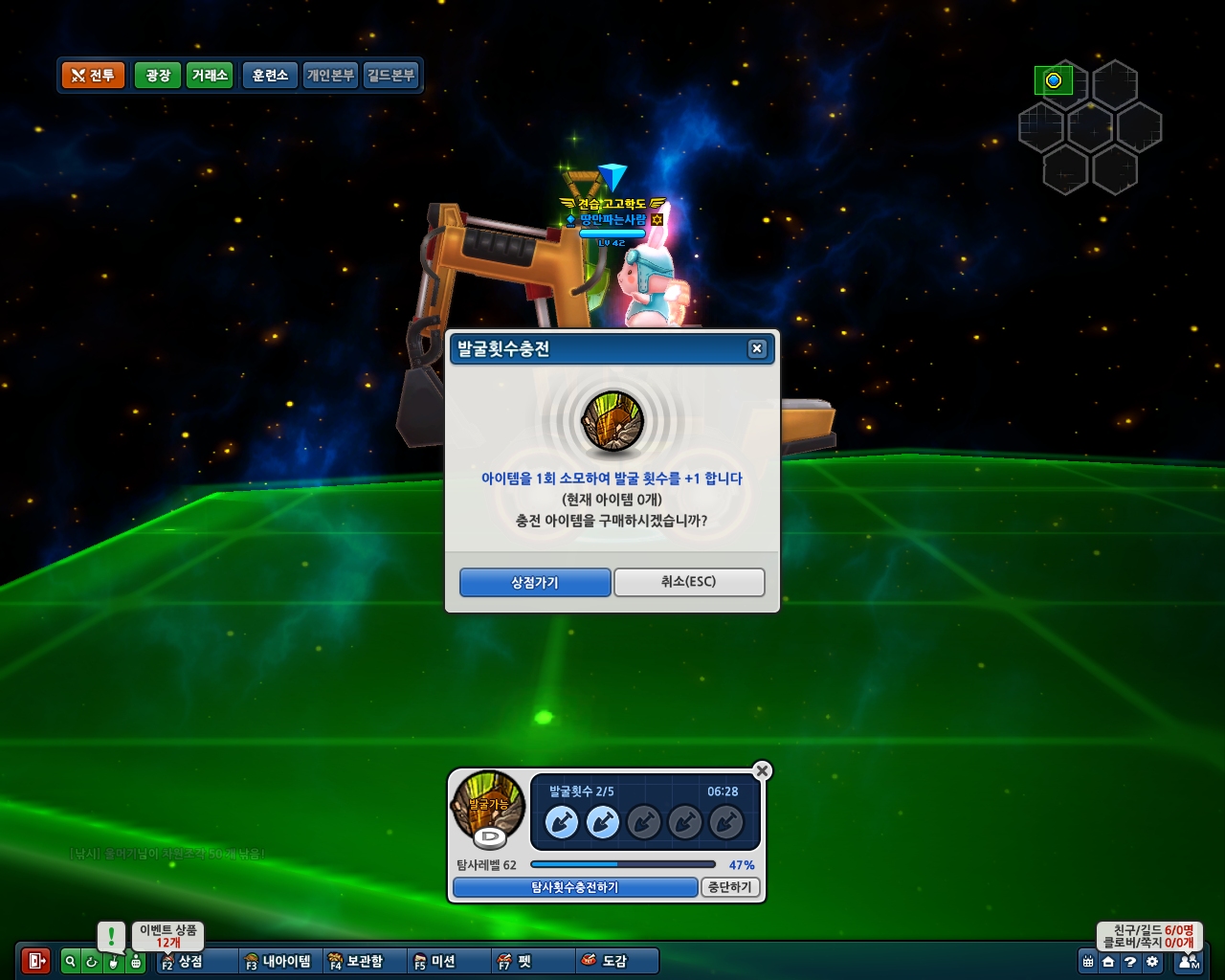Select the 개인본부 personal headquarters tab
Viewport: 1225px width, 980px height.
point(330,76)
